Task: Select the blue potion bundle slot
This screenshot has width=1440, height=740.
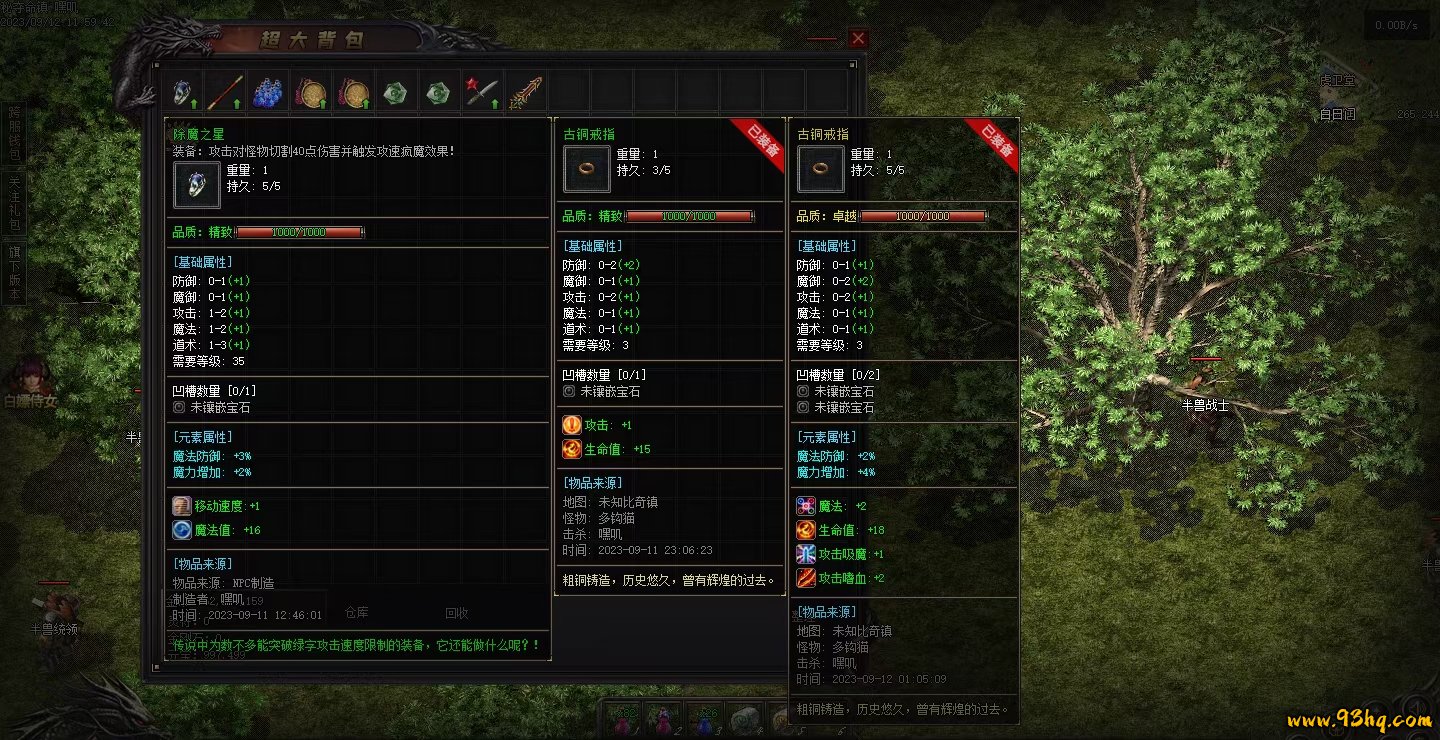Action: point(268,92)
